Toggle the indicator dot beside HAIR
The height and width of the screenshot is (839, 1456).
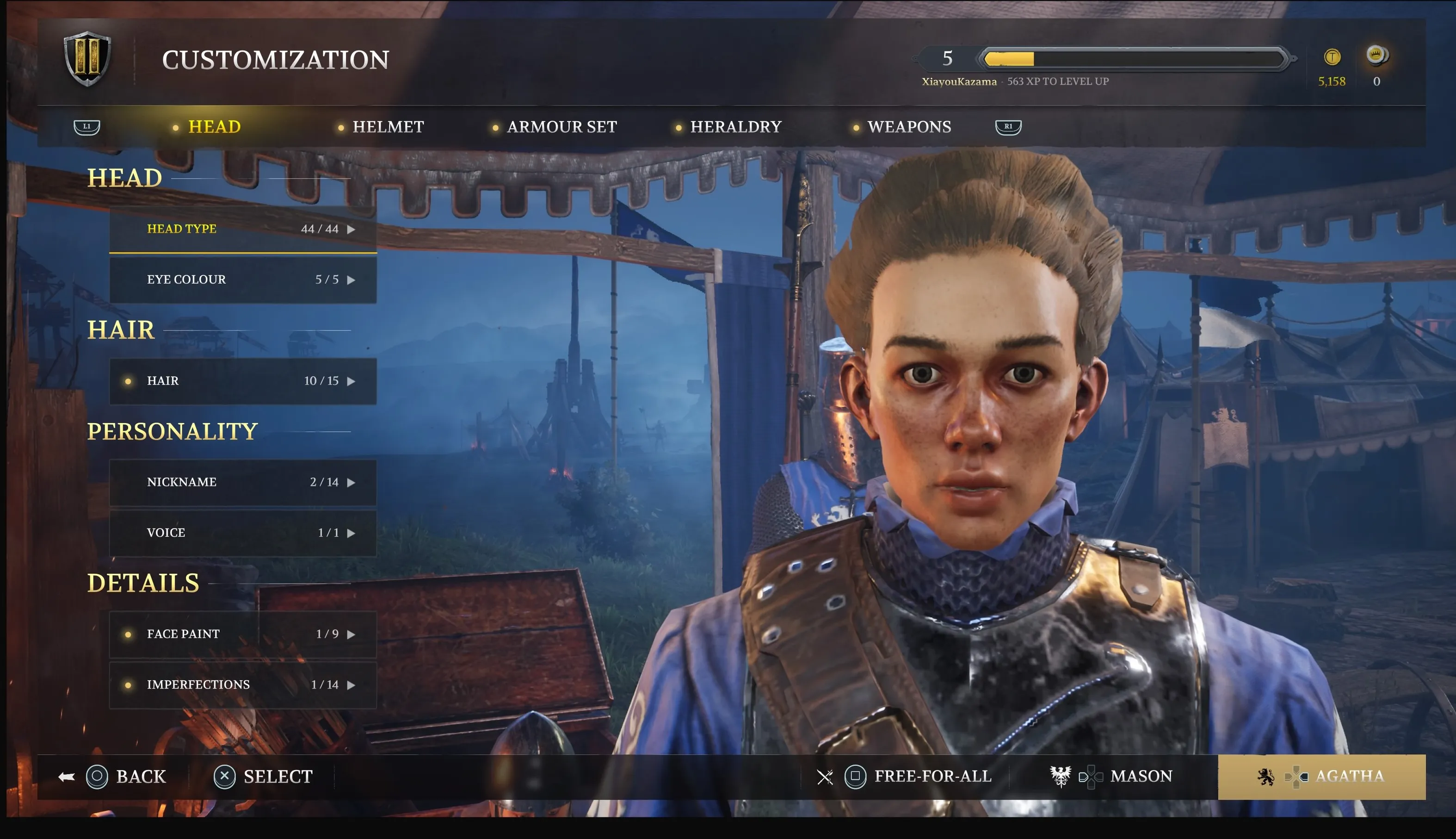pos(128,381)
